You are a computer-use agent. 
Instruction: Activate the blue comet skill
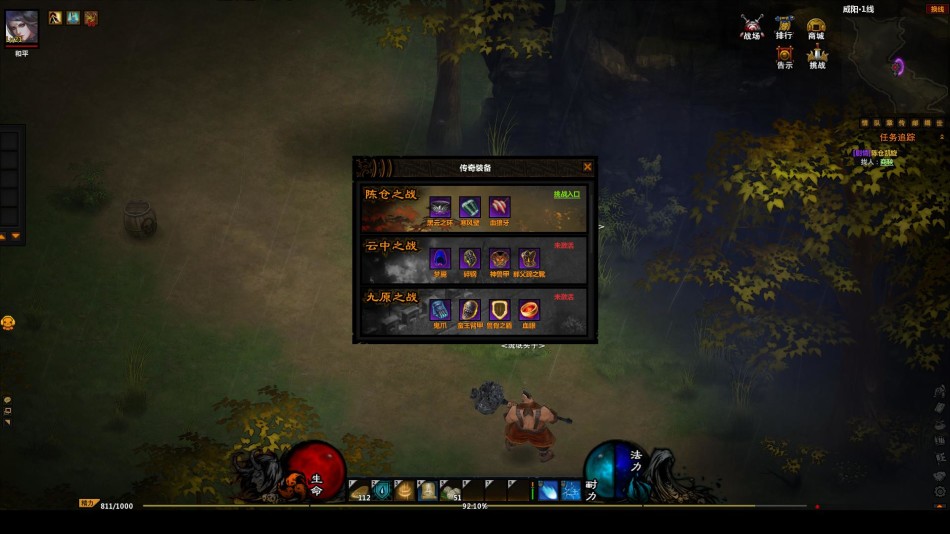coord(548,490)
